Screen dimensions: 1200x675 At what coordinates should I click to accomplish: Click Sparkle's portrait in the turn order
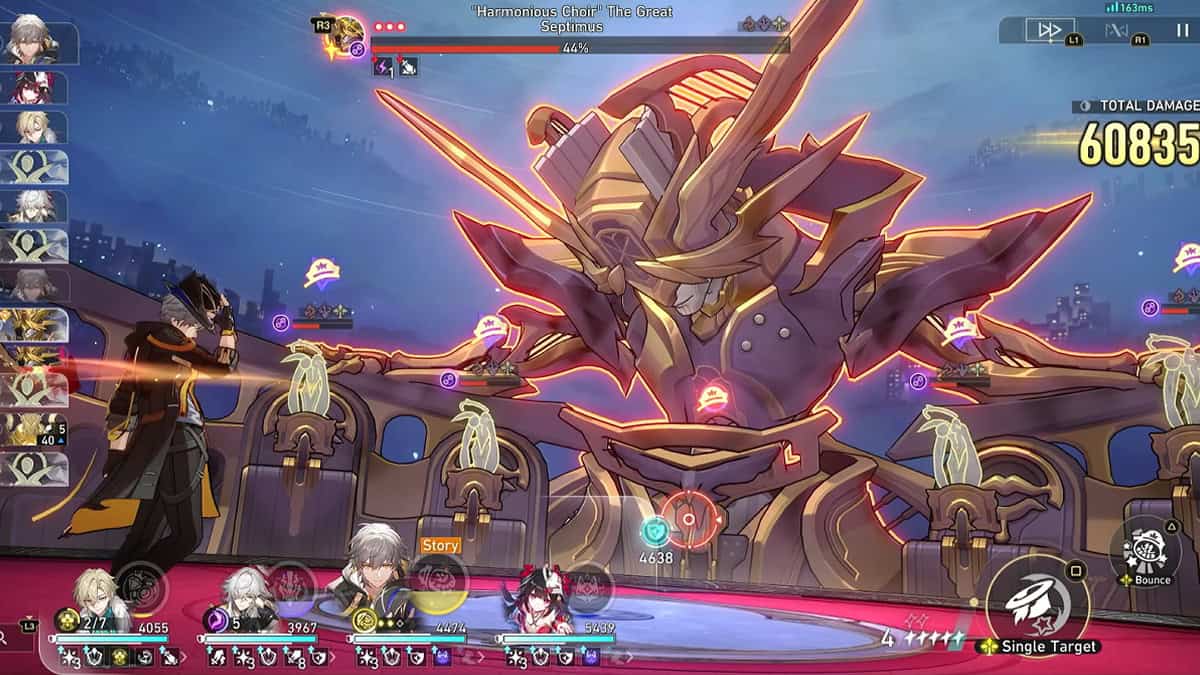pyautogui.click(x=32, y=87)
